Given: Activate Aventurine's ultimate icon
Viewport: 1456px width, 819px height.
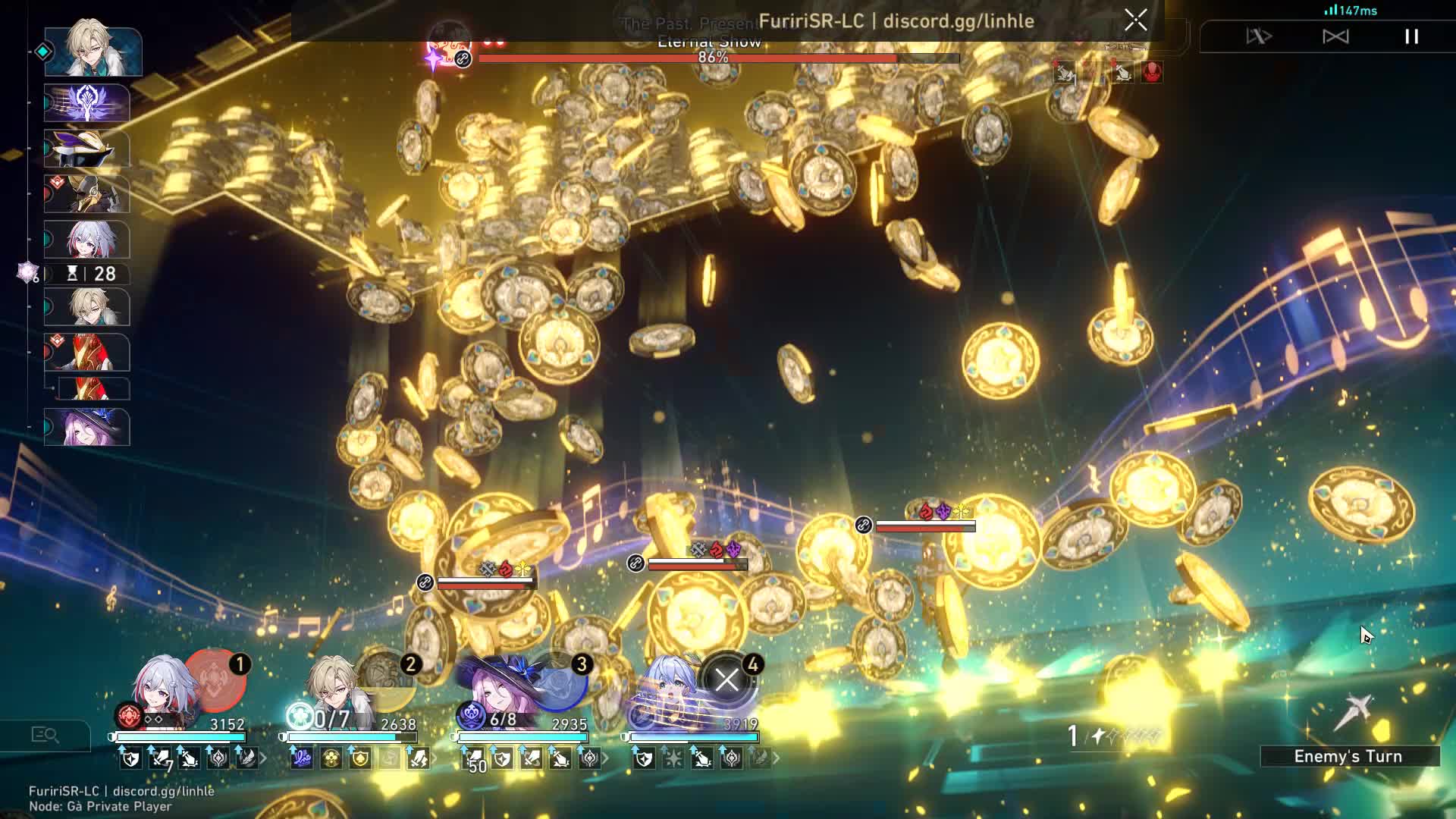Looking at the screenshot, I should 385,679.
